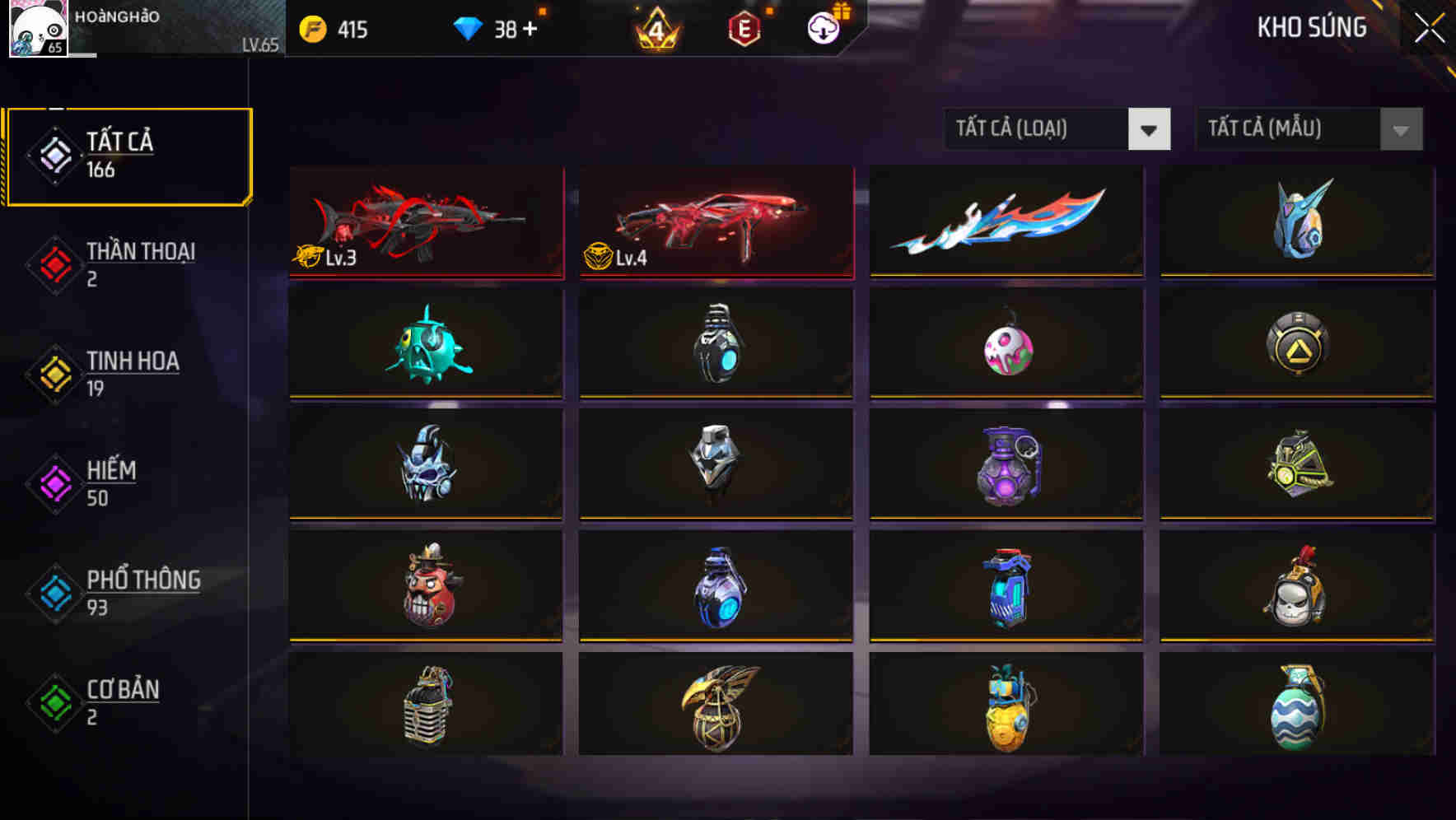Click the CƠ BẢN green rarity icon
The height and width of the screenshot is (820, 1456).
coord(53,701)
